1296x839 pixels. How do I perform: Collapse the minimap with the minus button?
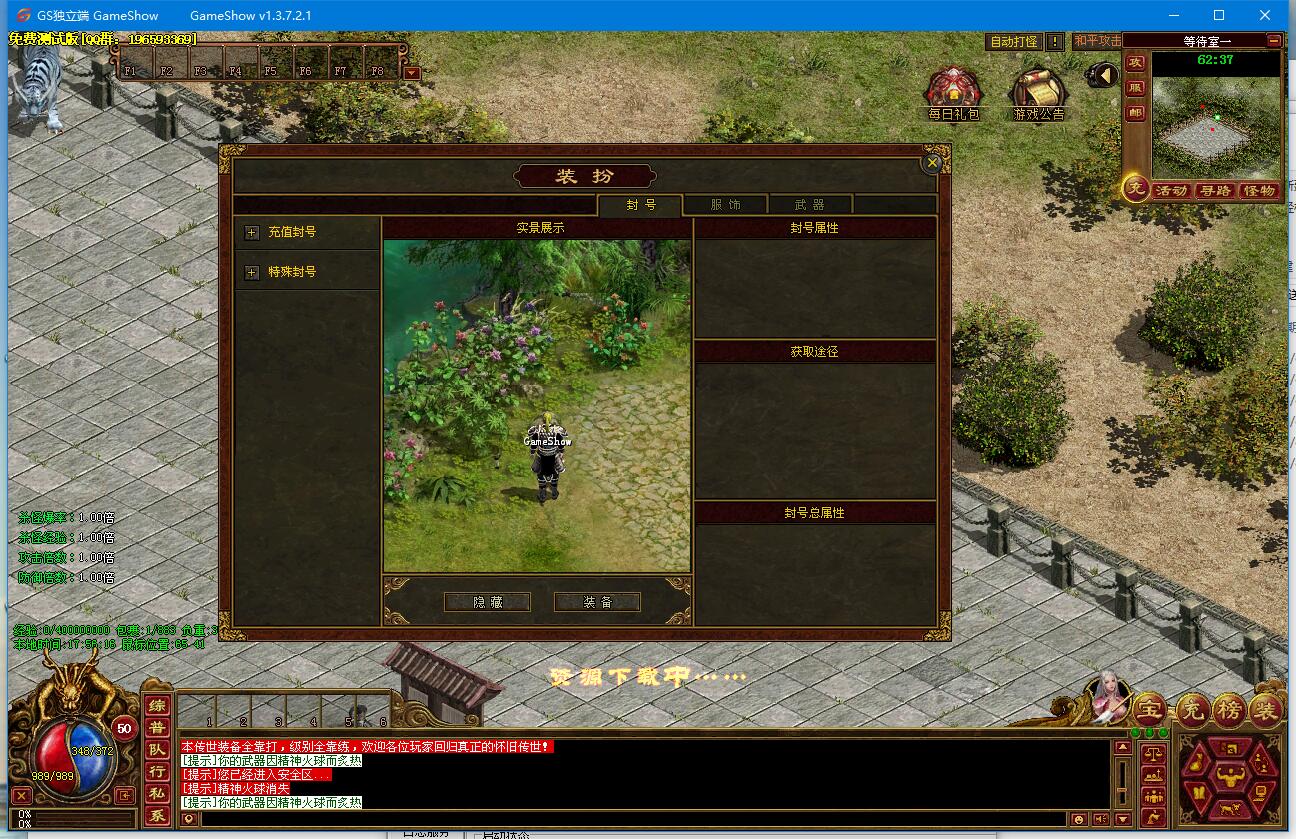[1273, 41]
